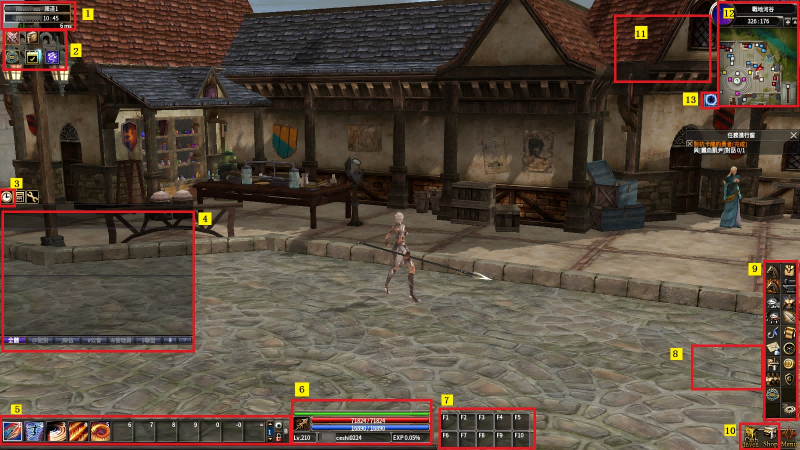800x450 pixels.
Task: Click the purple snowflake buff icon
Action: click(52, 58)
